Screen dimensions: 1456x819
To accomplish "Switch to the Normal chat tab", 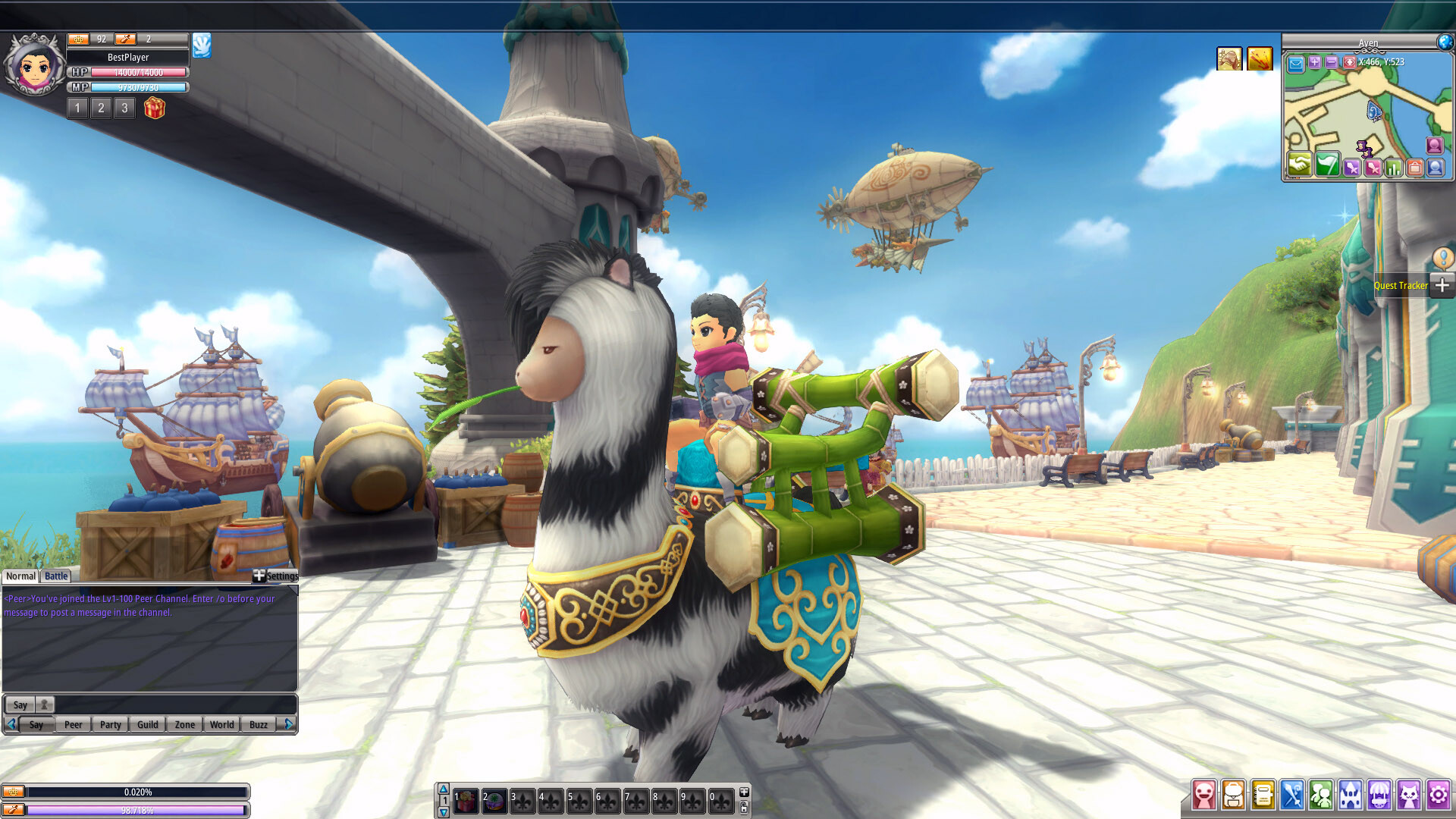I will coord(20,576).
